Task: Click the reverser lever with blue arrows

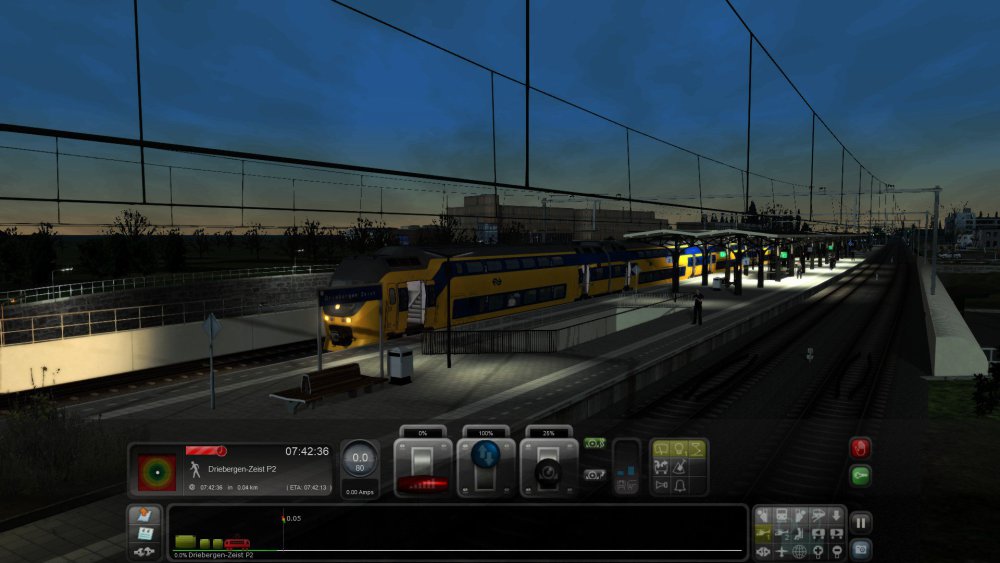Action: point(487,466)
